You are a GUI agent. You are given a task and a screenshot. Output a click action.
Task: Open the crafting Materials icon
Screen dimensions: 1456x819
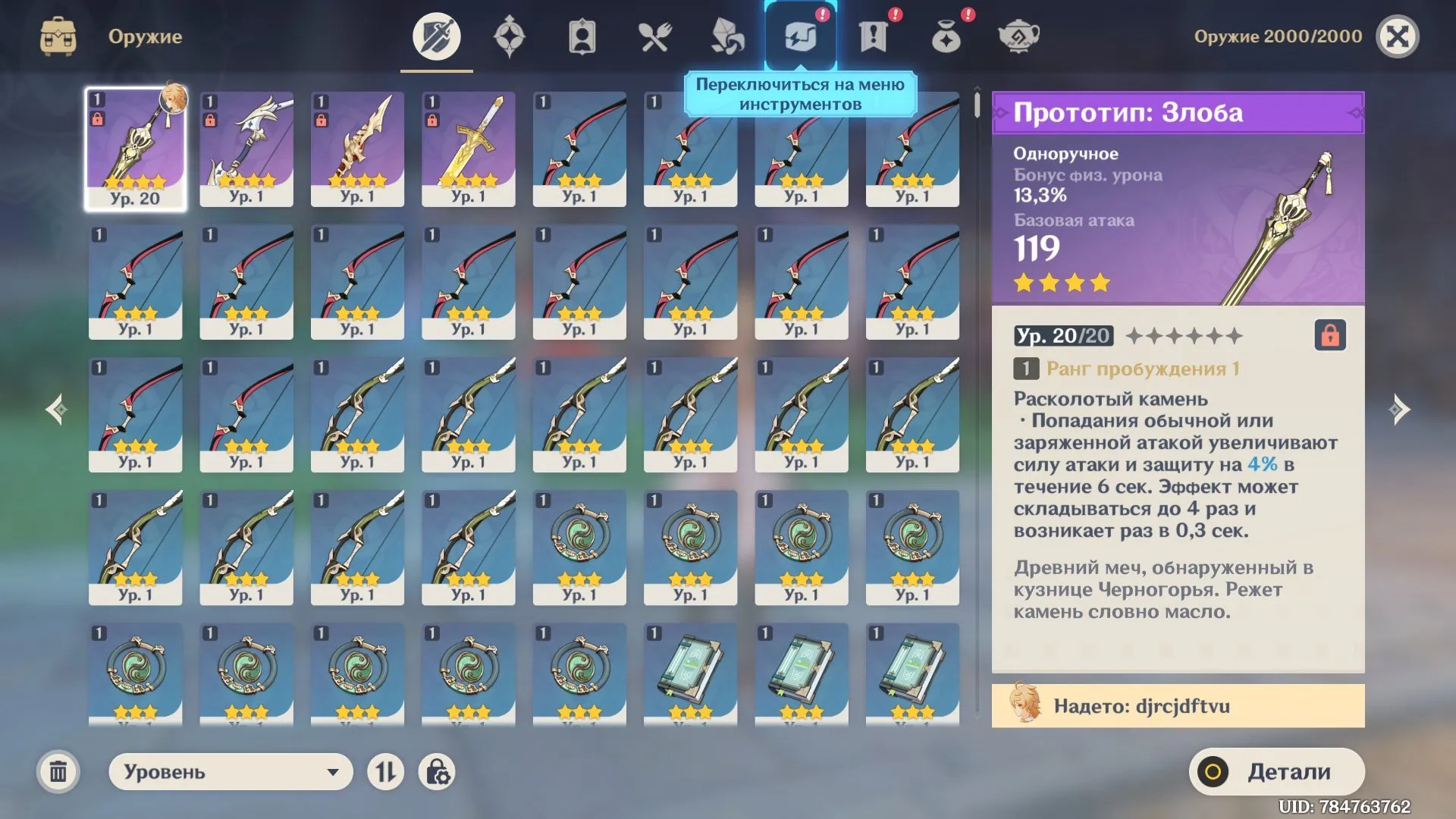(x=726, y=35)
